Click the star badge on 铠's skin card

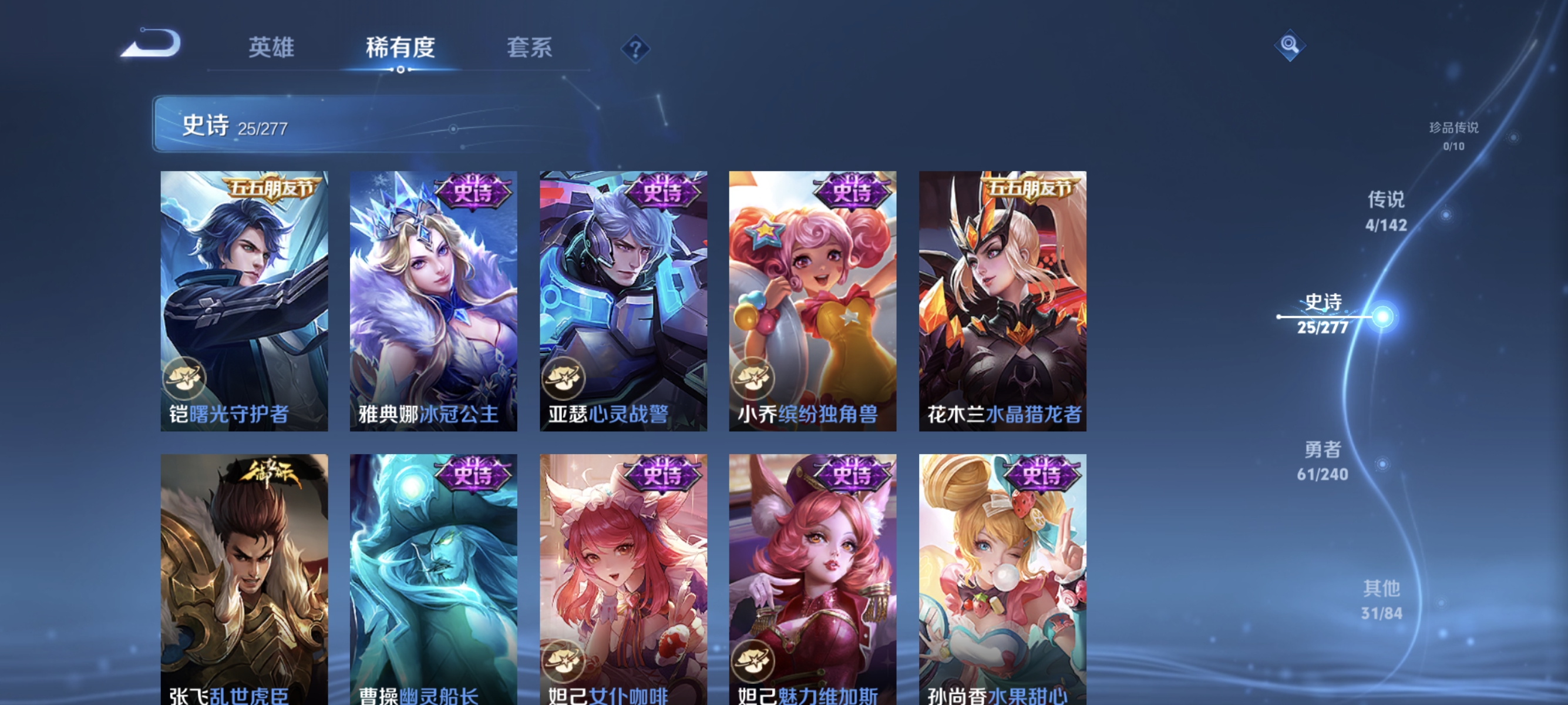[186, 378]
